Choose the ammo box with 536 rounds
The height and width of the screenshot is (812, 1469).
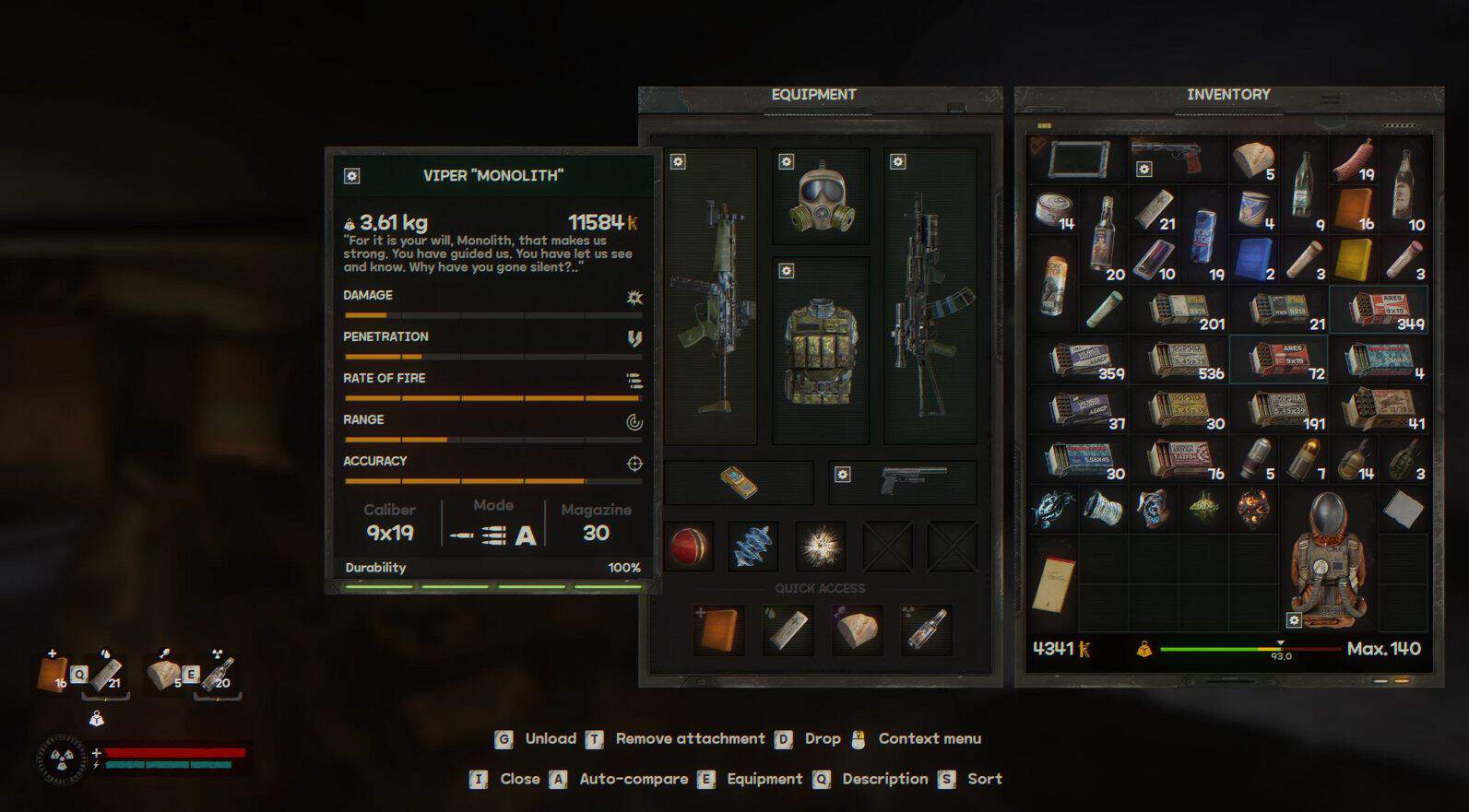[x=1186, y=359]
